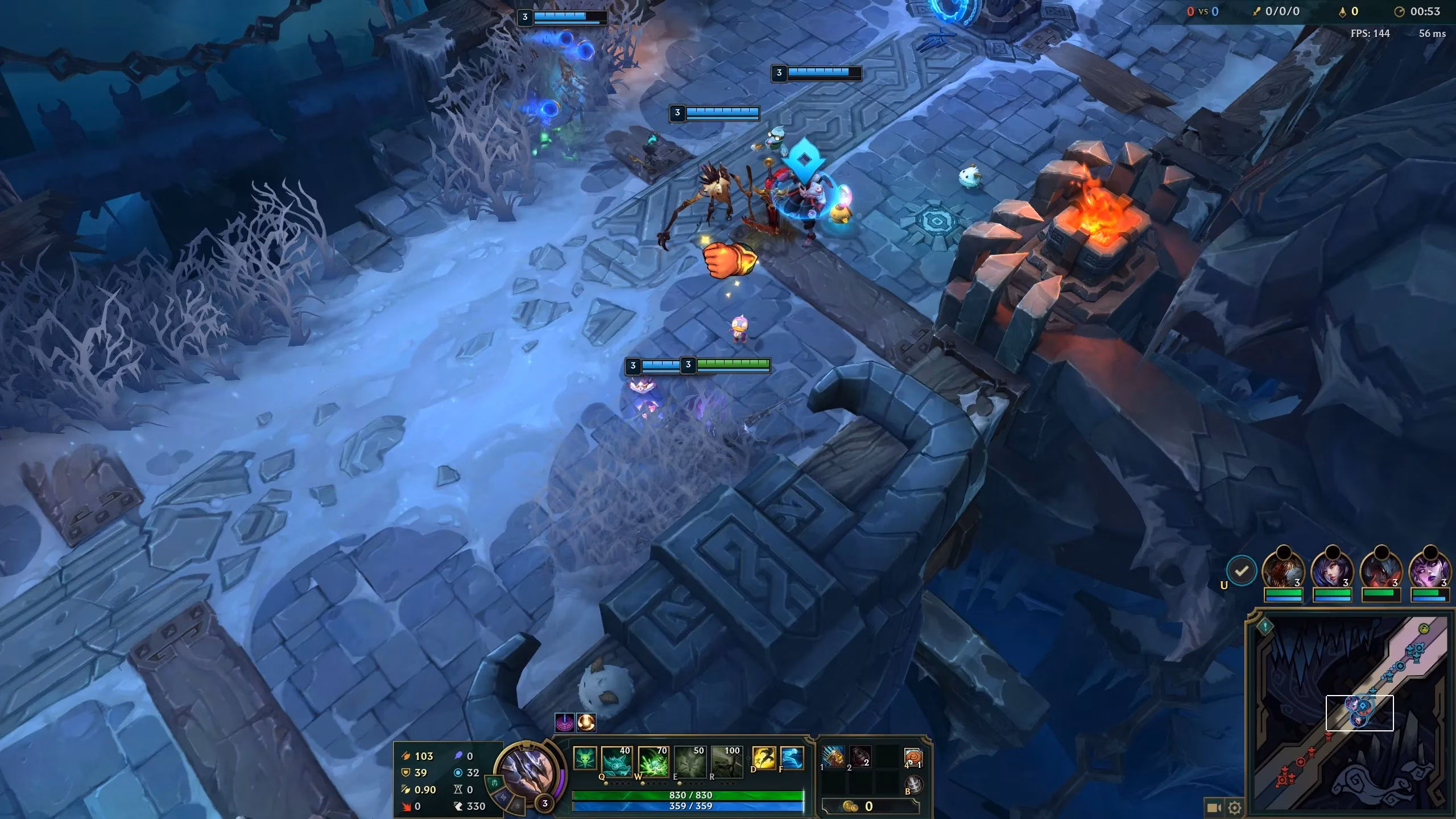Click the first ally champion portrait

coord(1284,569)
